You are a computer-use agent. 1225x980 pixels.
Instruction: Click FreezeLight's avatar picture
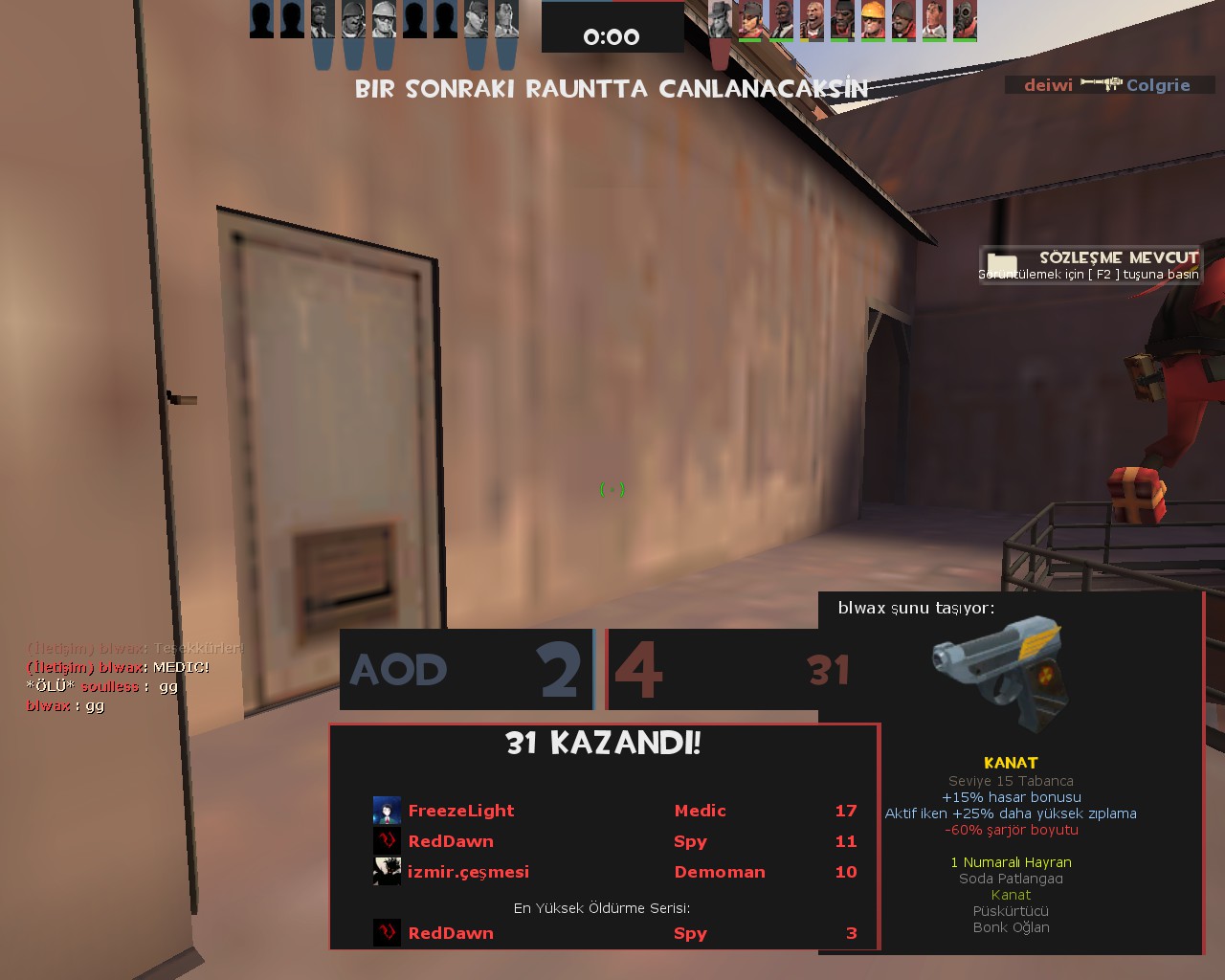387,811
